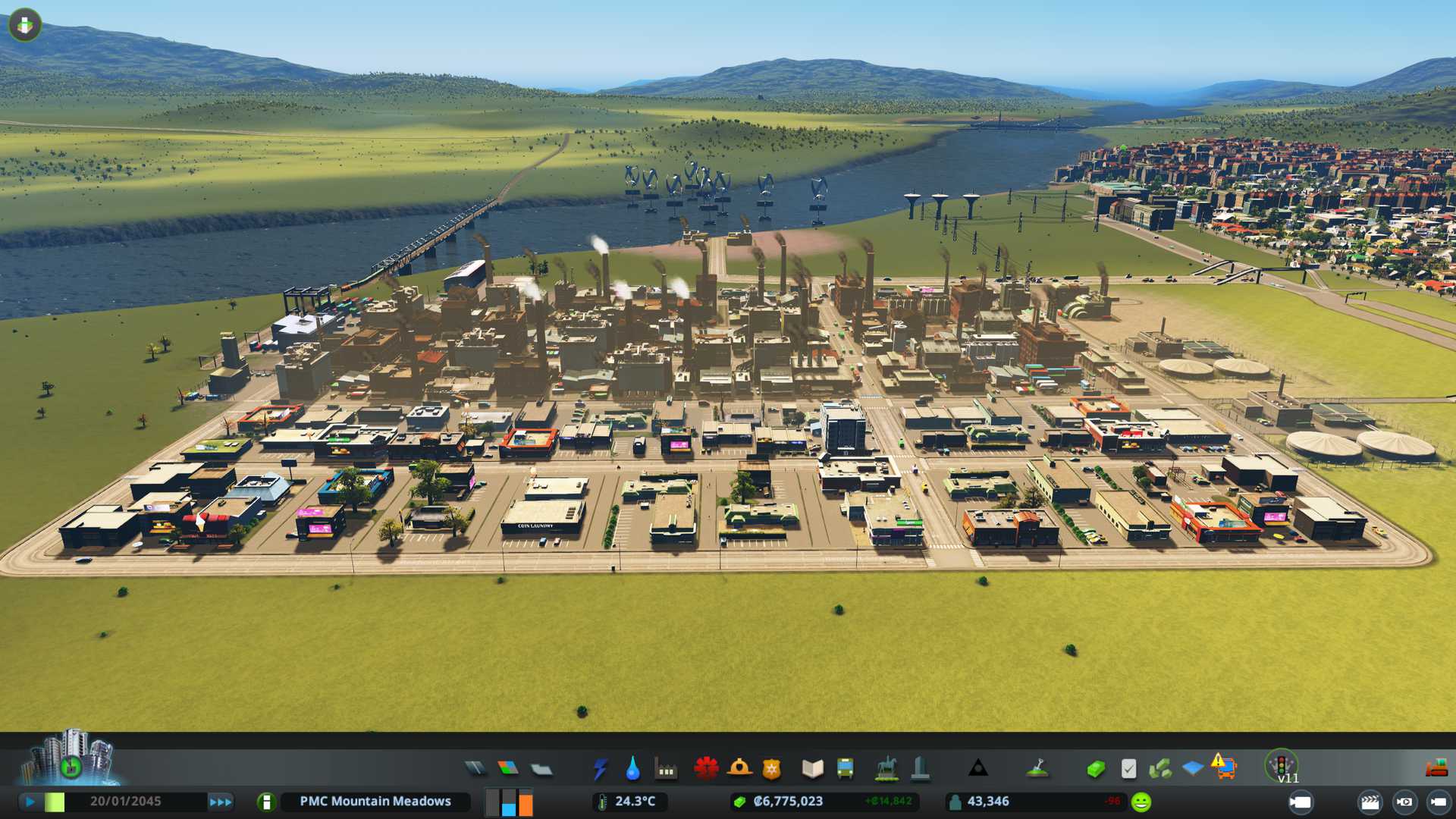
Task: Open the Garbage and Industry menu
Action: (667, 770)
